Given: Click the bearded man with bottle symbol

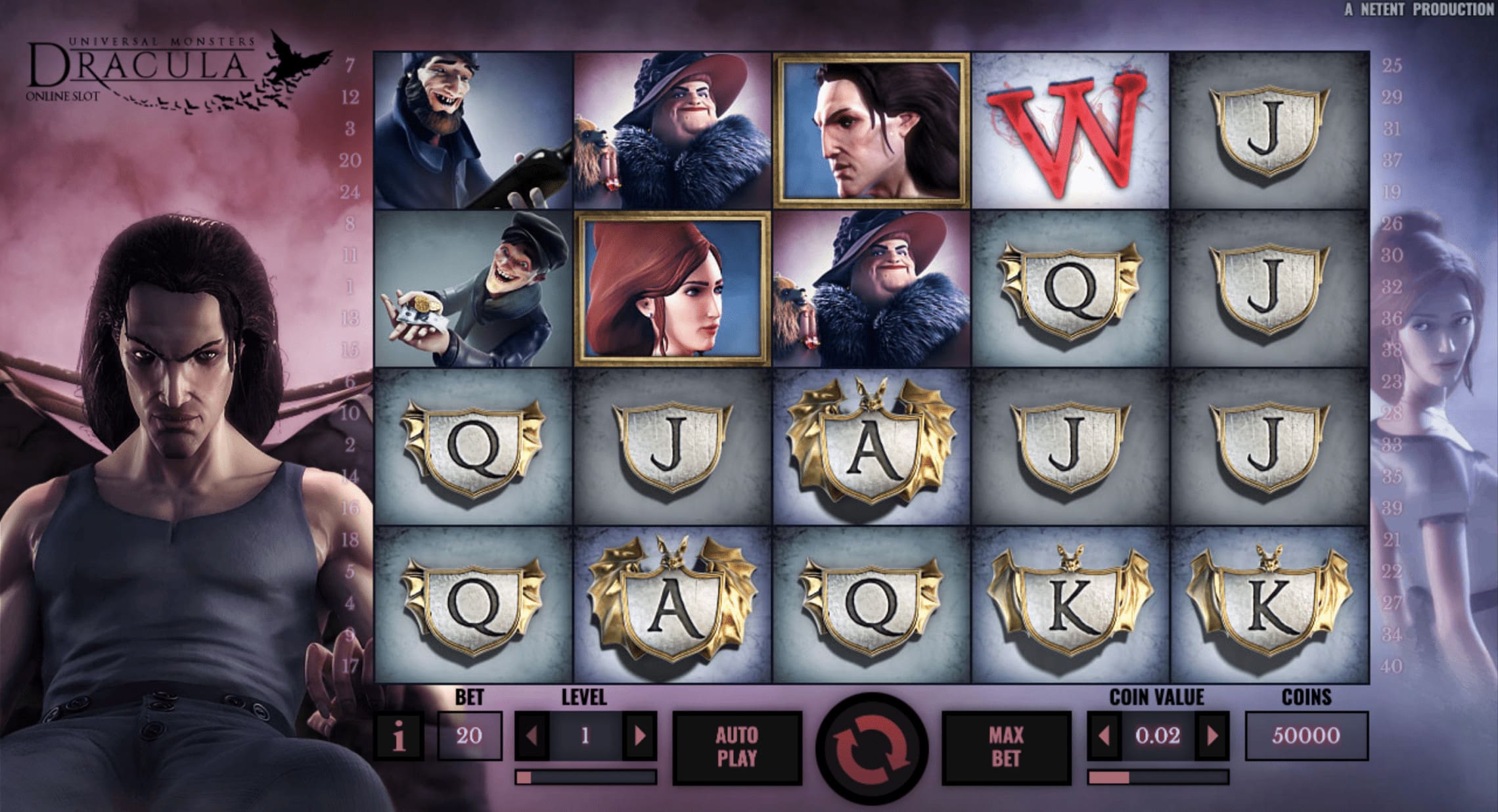Looking at the screenshot, I should pyautogui.click(x=473, y=128).
